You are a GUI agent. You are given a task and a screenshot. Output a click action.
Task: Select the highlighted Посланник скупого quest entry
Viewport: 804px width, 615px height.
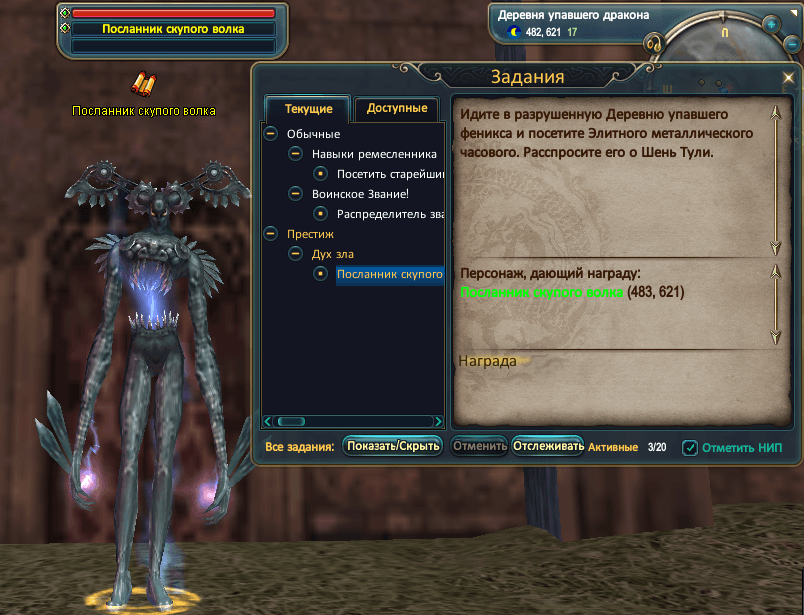(x=390, y=274)
